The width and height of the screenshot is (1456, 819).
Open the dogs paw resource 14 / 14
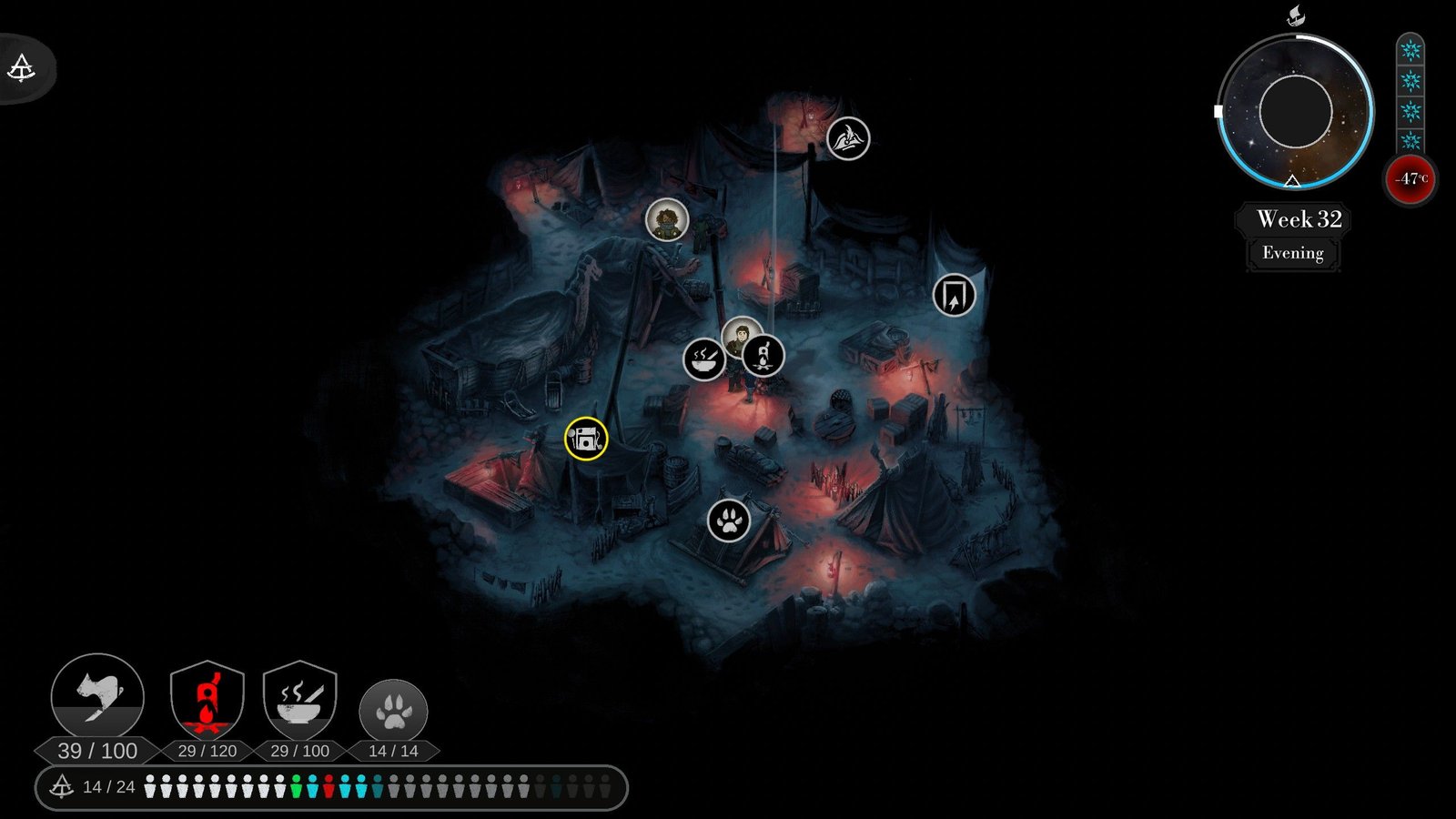click(393, 712)
